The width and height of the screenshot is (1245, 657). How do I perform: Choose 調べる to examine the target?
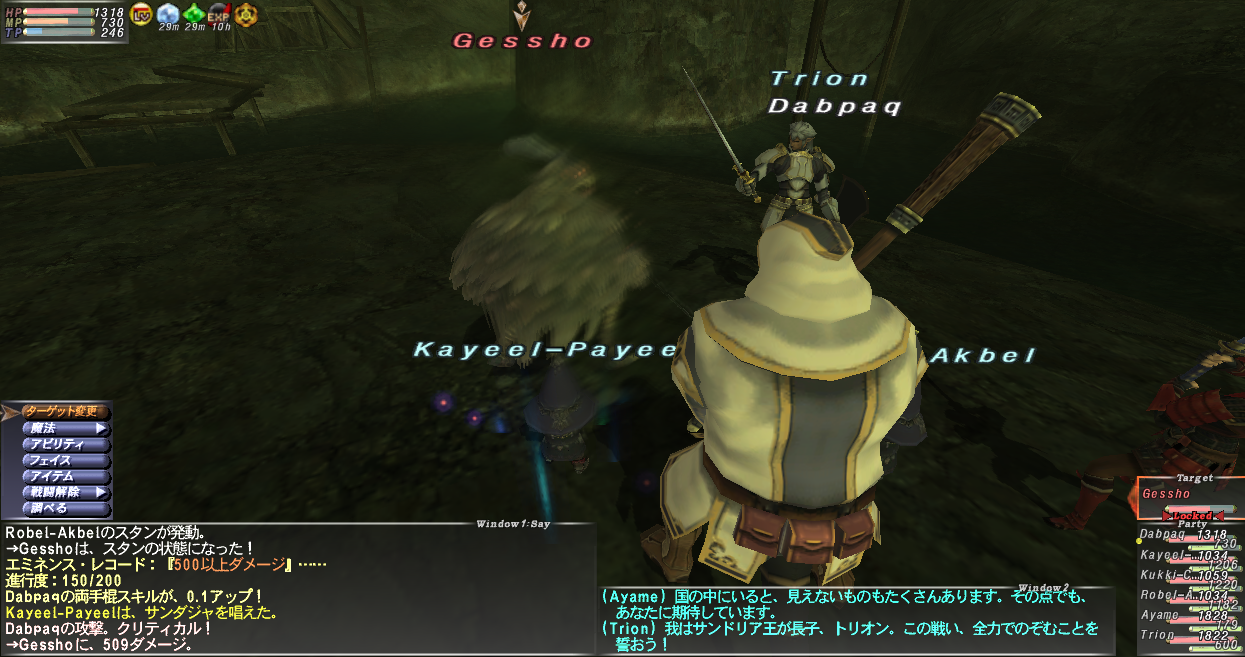coord(64,508)
